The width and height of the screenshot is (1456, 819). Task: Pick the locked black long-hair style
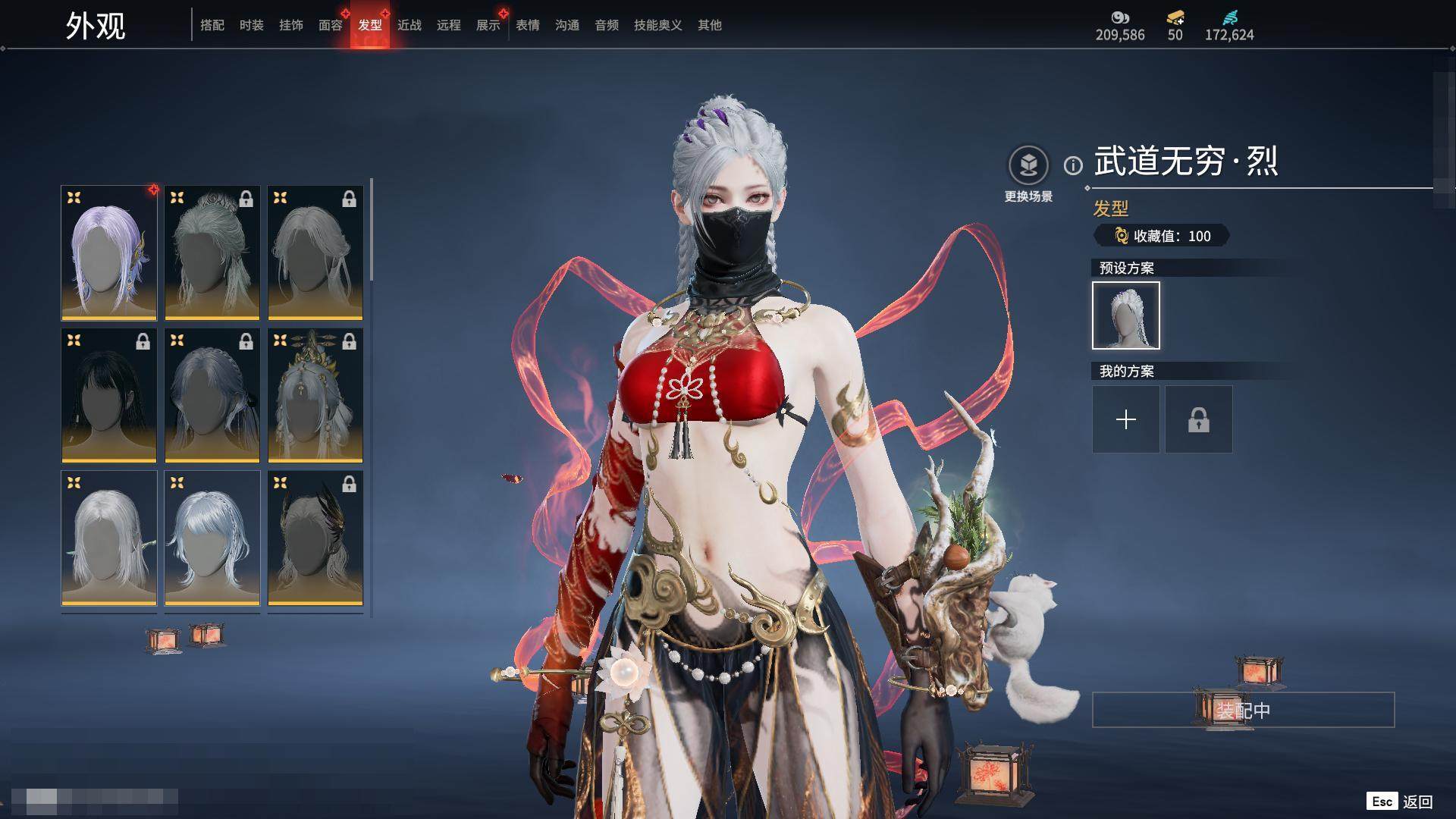coord(108,394)
